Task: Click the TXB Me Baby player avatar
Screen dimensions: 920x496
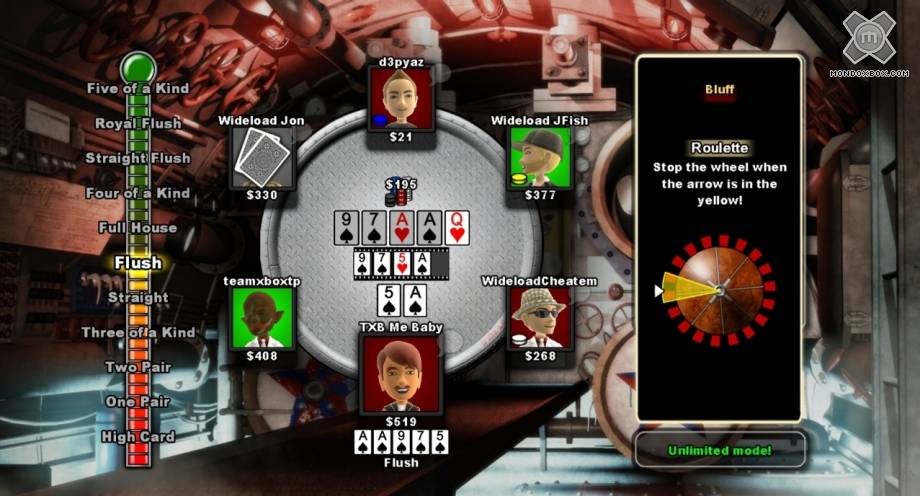Action: click(x=399, y=372)
